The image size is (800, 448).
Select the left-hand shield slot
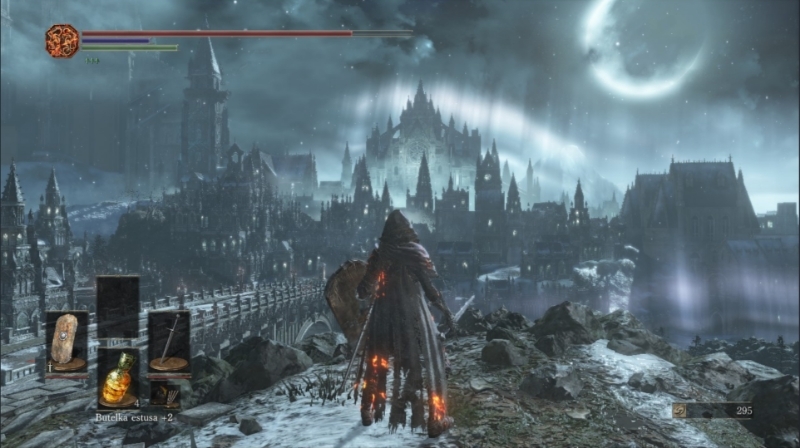67,341
